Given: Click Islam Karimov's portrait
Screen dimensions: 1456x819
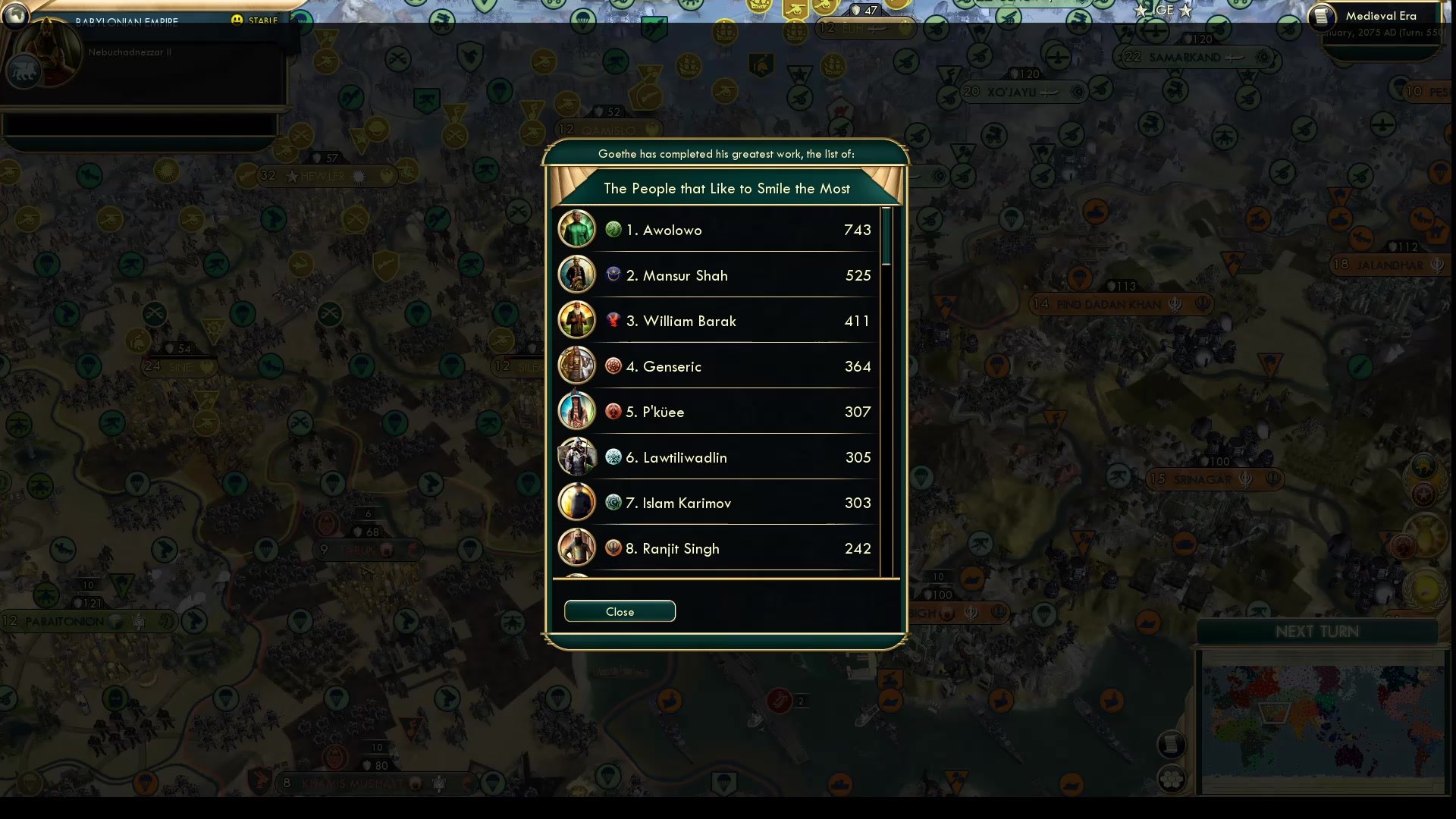Looking at the screenshot, I should 576,502.
